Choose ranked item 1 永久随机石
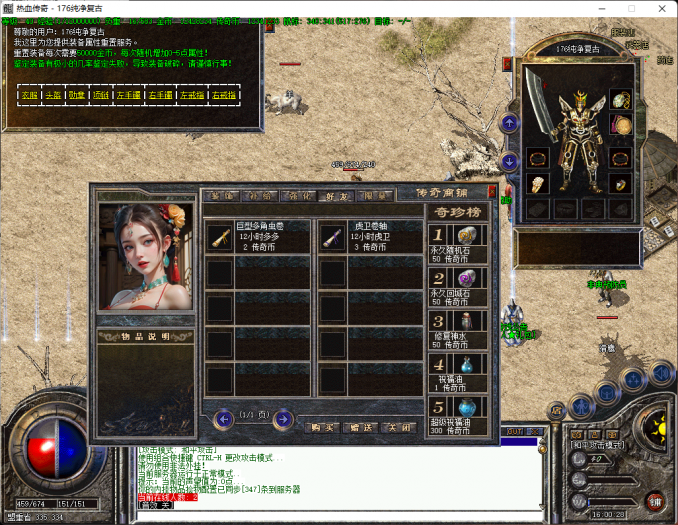 point(457,243)
